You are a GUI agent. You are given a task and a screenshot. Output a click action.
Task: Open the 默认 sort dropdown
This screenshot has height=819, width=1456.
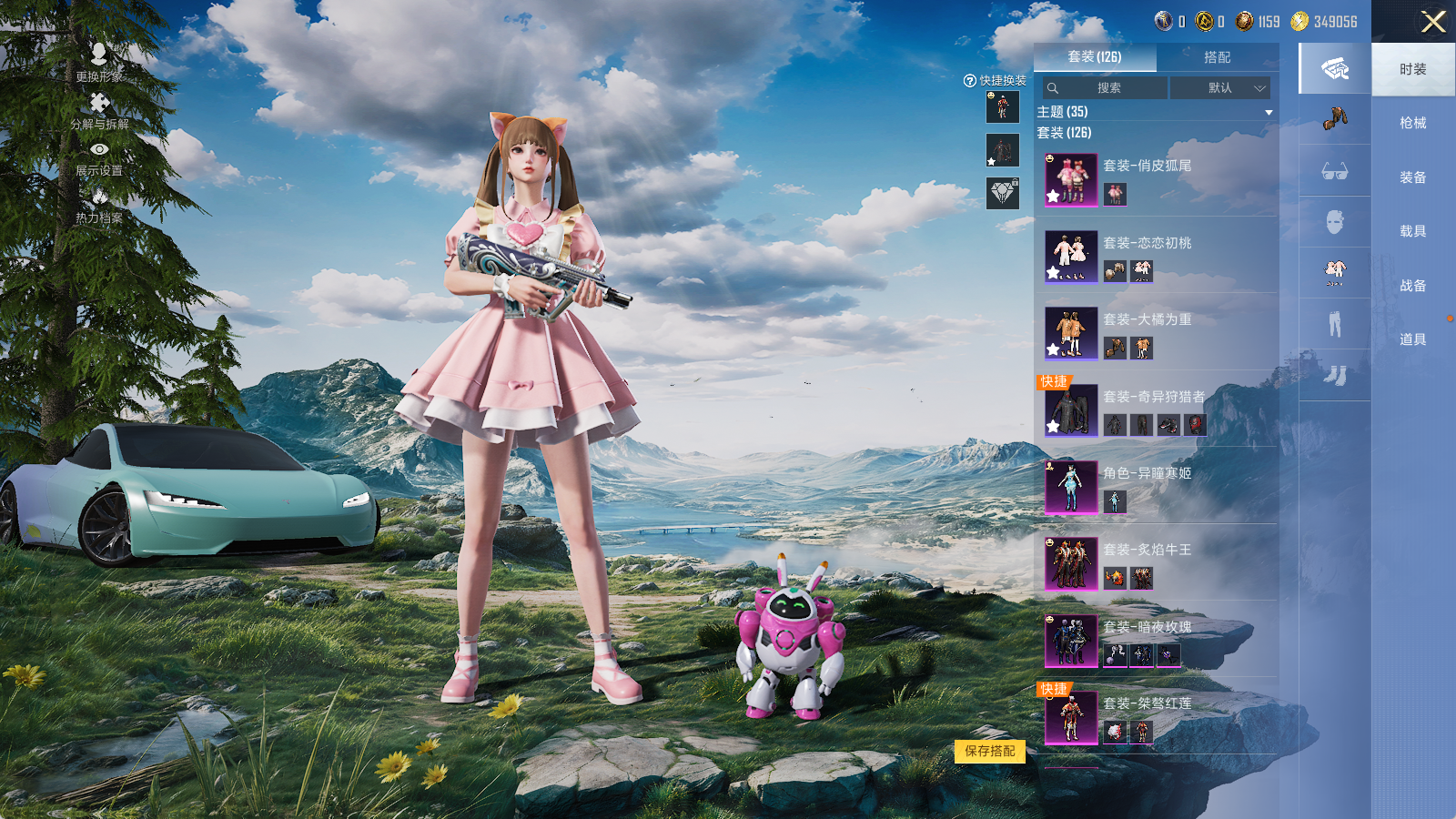(1219, 88)
